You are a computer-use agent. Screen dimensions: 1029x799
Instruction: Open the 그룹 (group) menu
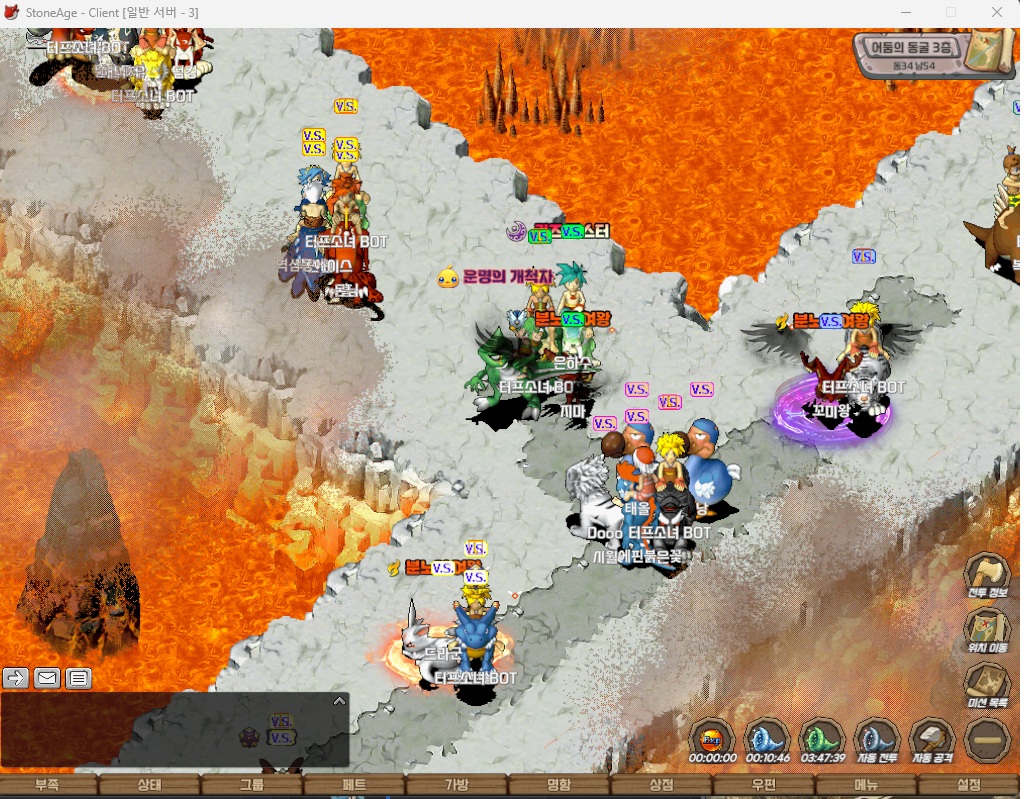251,786
